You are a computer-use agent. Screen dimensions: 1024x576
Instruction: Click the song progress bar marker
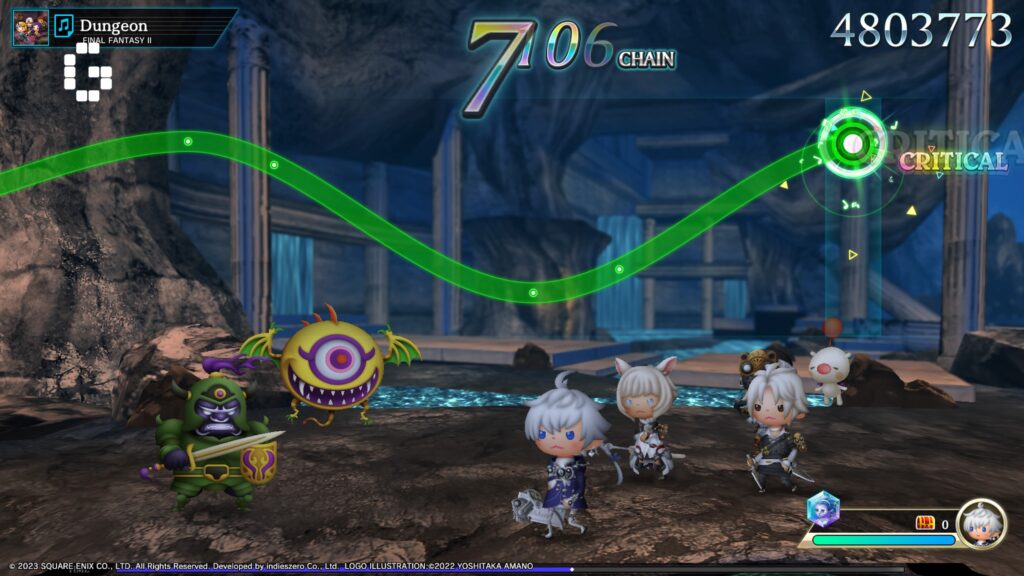[572, 570]
